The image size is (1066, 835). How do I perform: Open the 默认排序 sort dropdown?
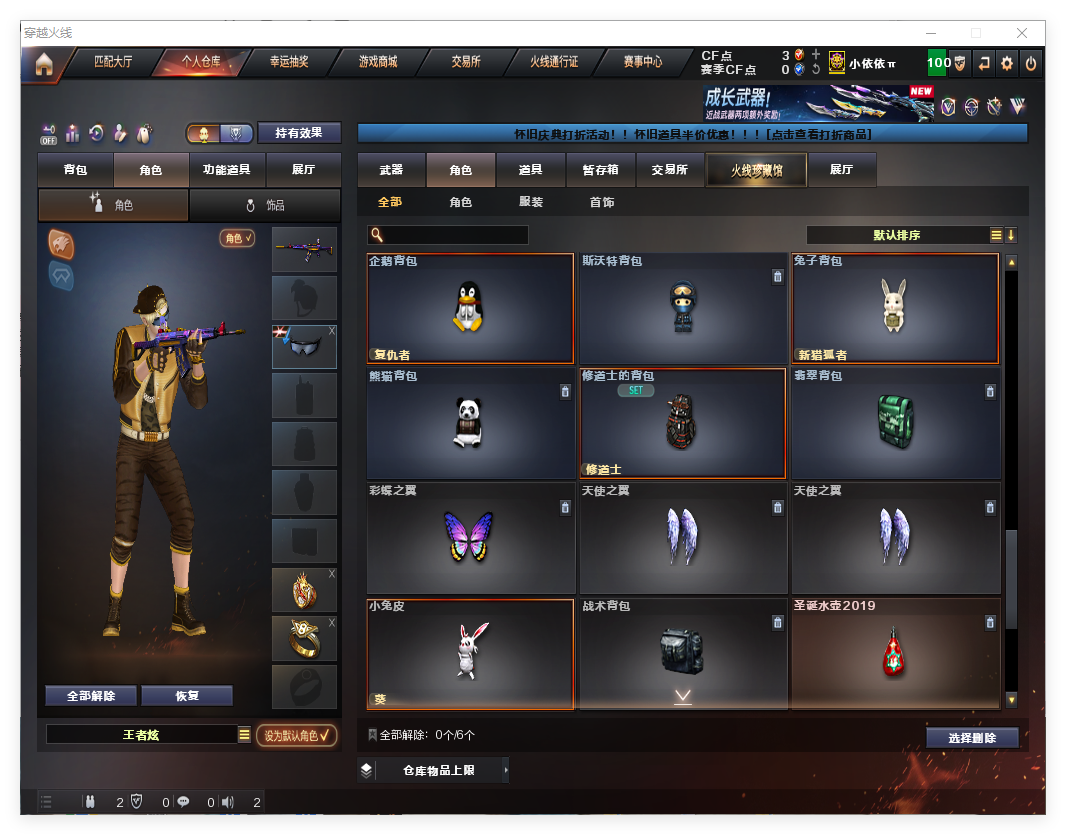click(x=897, y=235)
